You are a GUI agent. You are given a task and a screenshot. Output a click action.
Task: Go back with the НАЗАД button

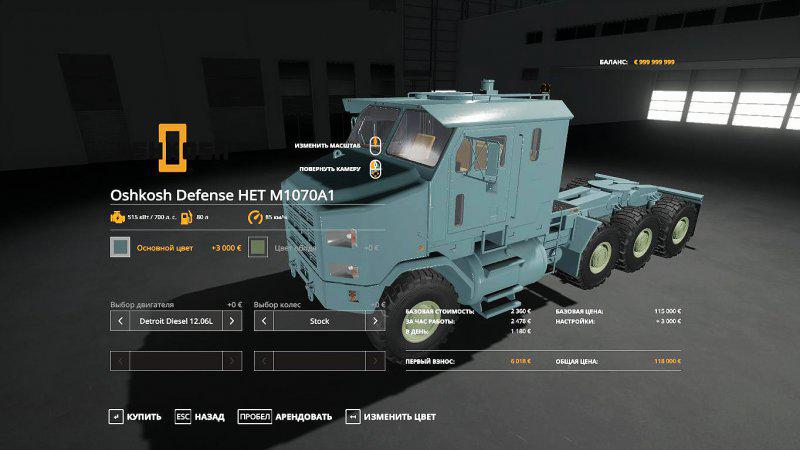point(202,416)
